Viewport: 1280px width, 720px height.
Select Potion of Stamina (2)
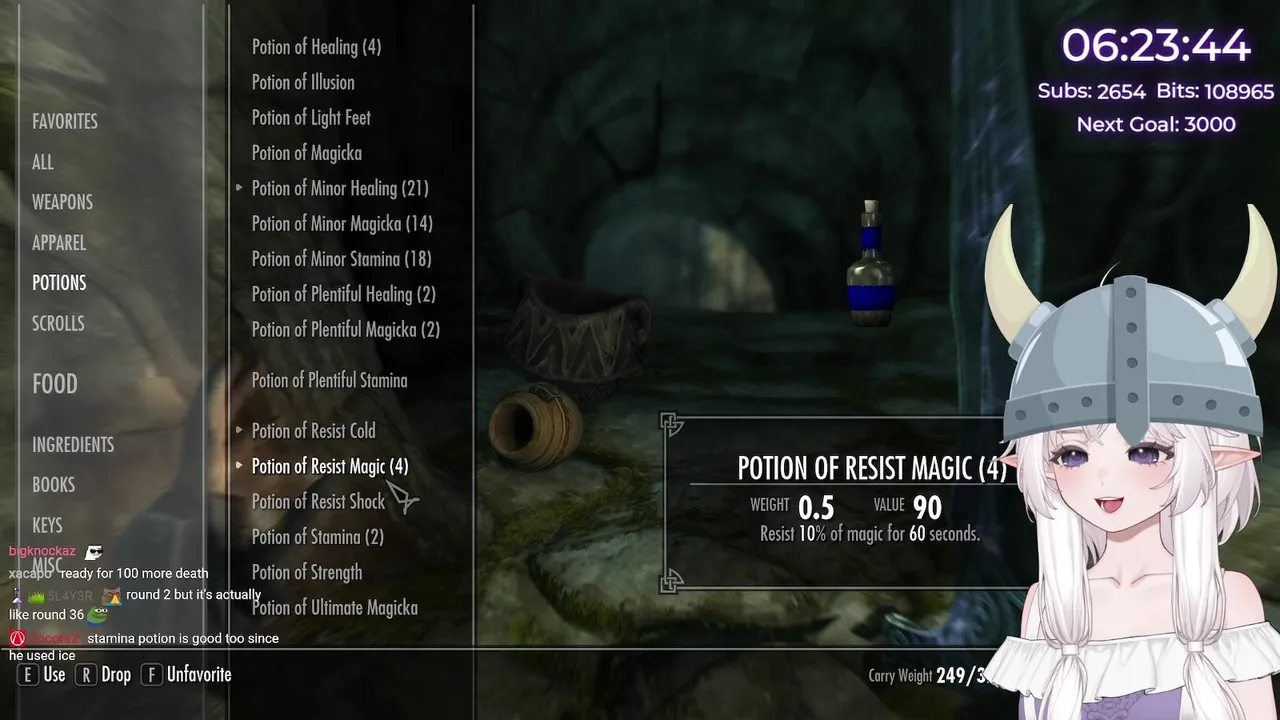317,537
